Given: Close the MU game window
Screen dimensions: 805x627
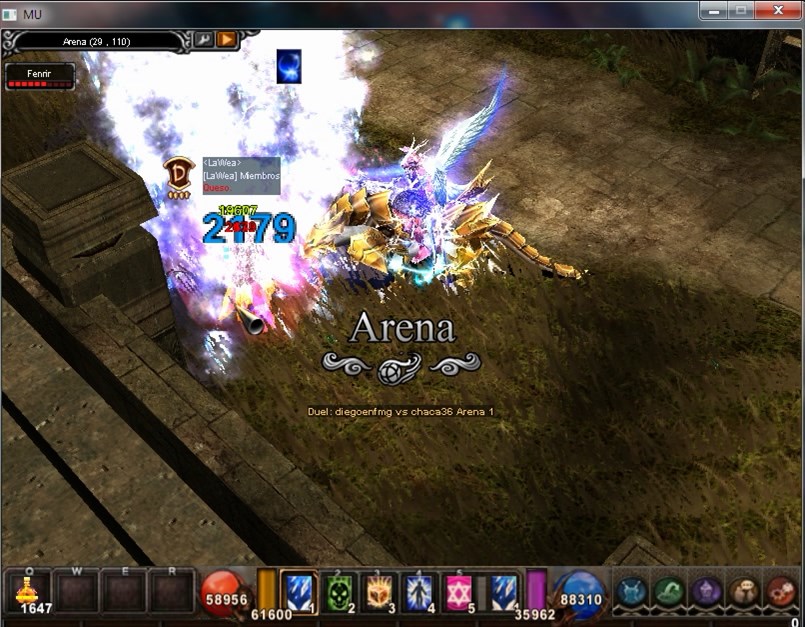Looking at the screenshot, I should (777, 10).
